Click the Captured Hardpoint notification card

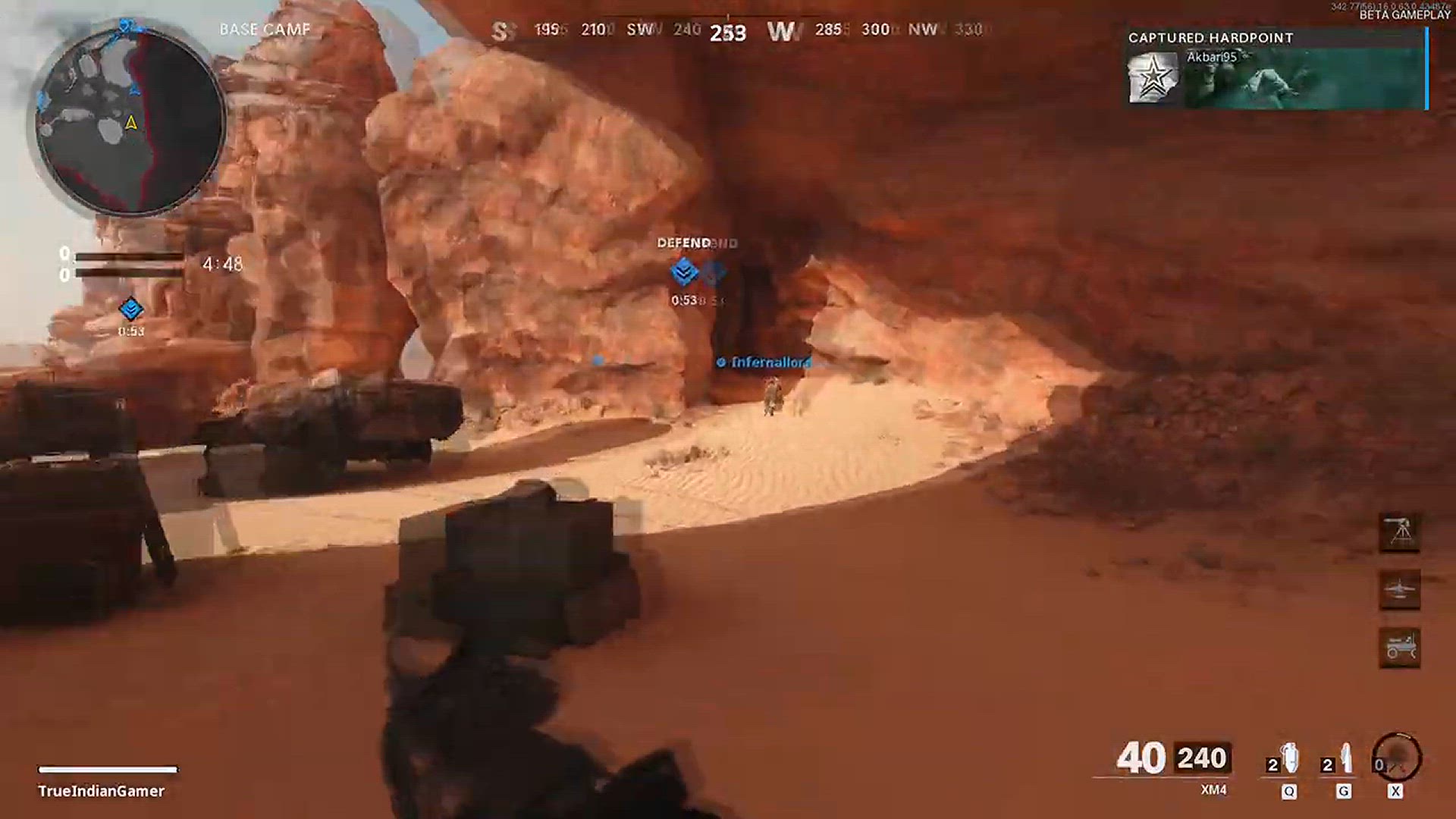point(1276,70)
